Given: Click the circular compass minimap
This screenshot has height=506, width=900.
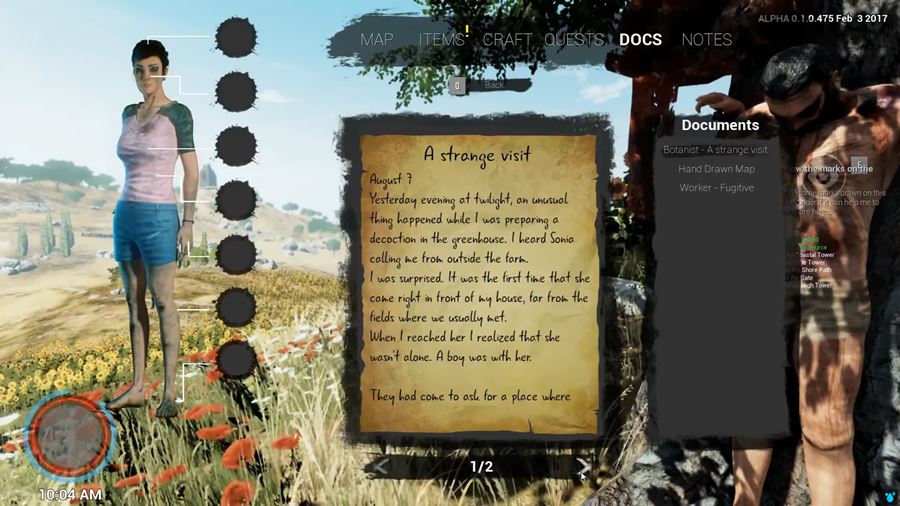Looking at the screenshot, I should pyautogui.click(x=70, y=435).
